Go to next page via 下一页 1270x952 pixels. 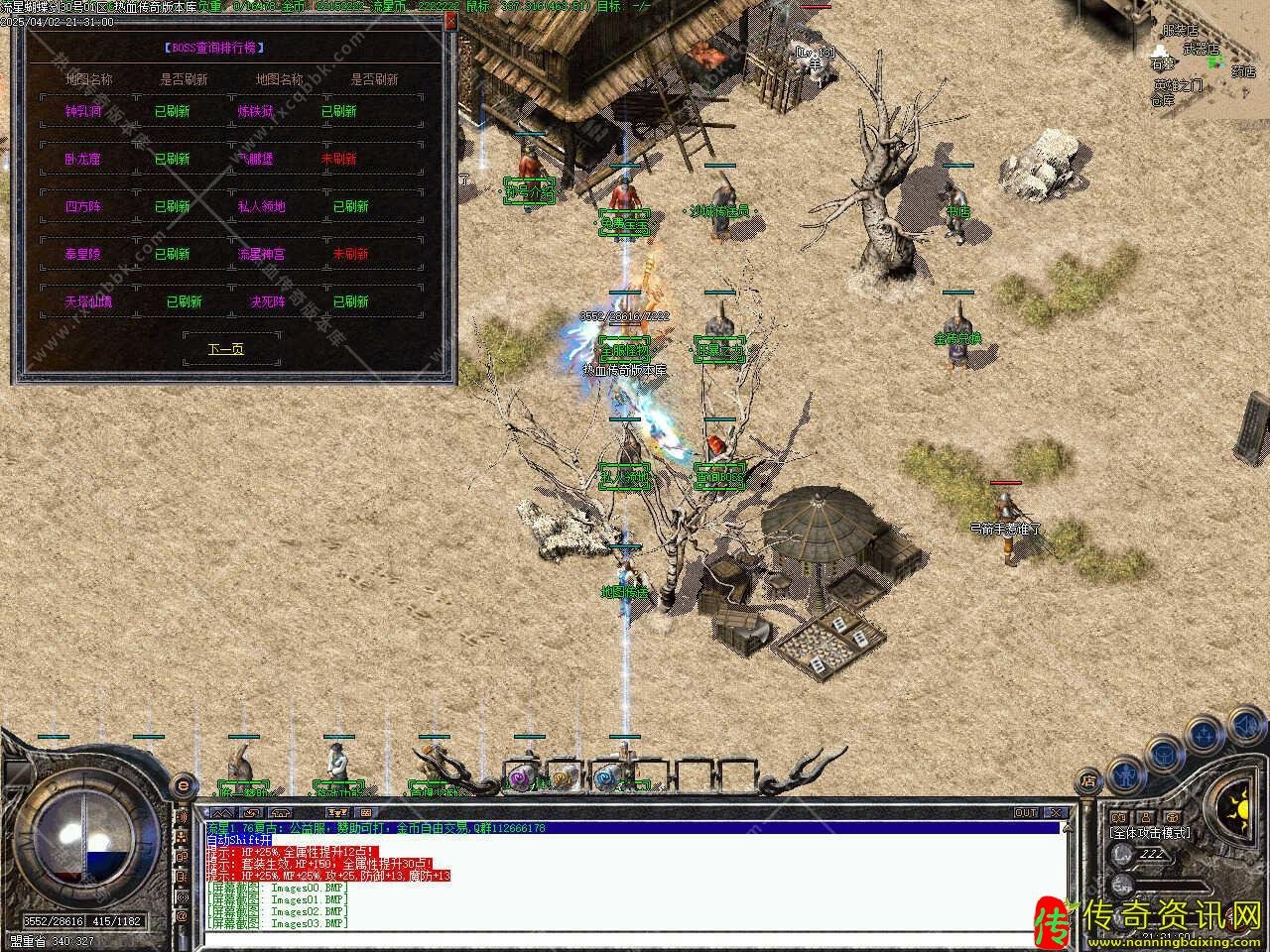click(225, 349)
